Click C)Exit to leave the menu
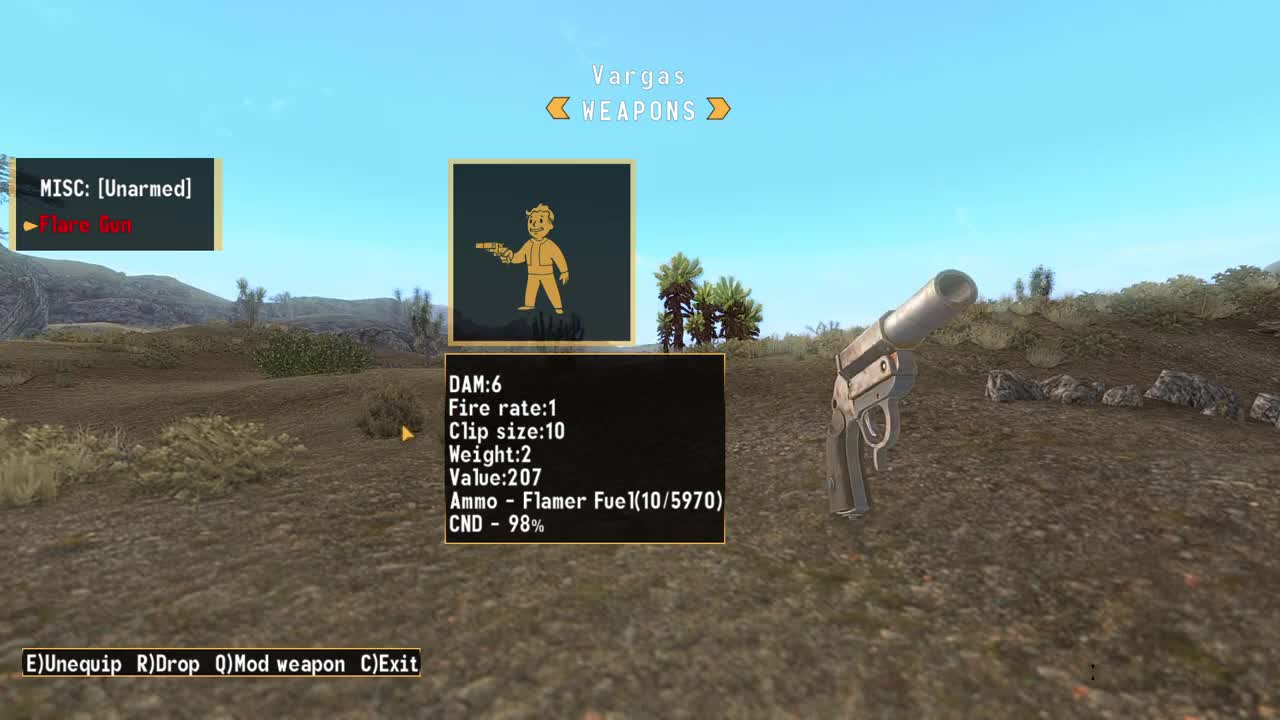The width and height of the screenshot is (1280, 720). pos(391,663)
